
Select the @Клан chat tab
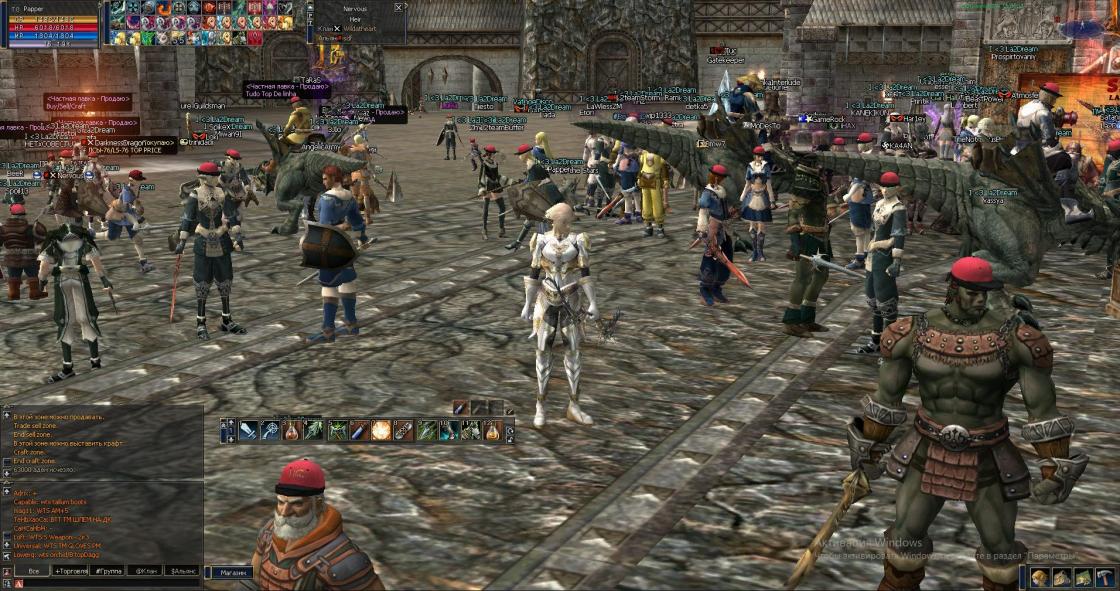(146, 571)
